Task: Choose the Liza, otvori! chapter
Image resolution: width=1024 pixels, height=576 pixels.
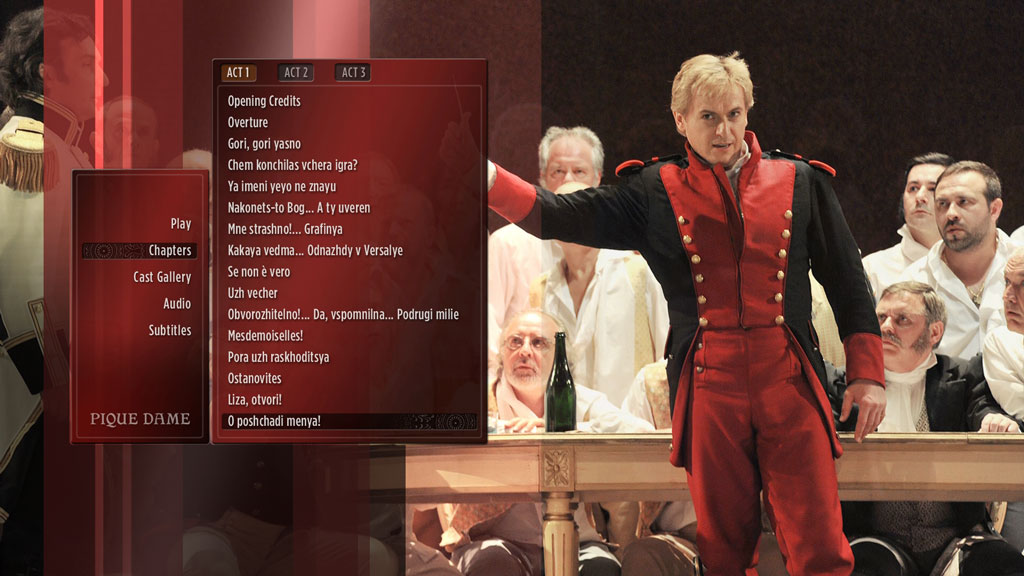Action: point(255,400)
